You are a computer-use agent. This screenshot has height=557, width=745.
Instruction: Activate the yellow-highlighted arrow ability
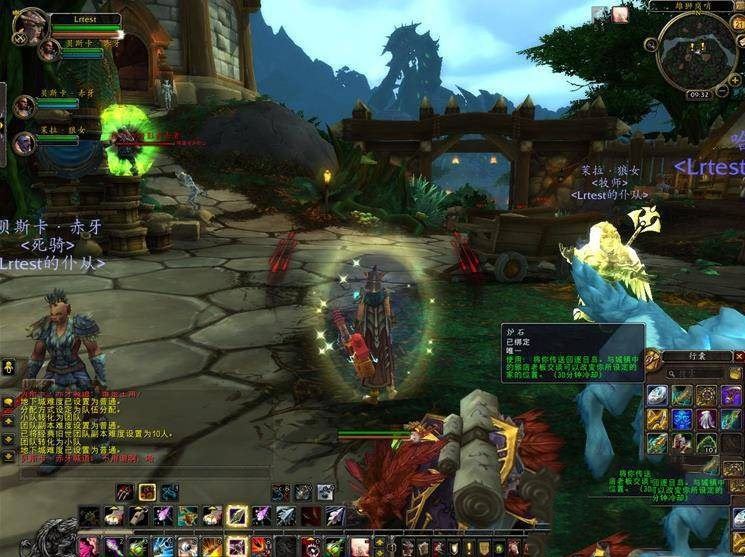pos(237,515)
